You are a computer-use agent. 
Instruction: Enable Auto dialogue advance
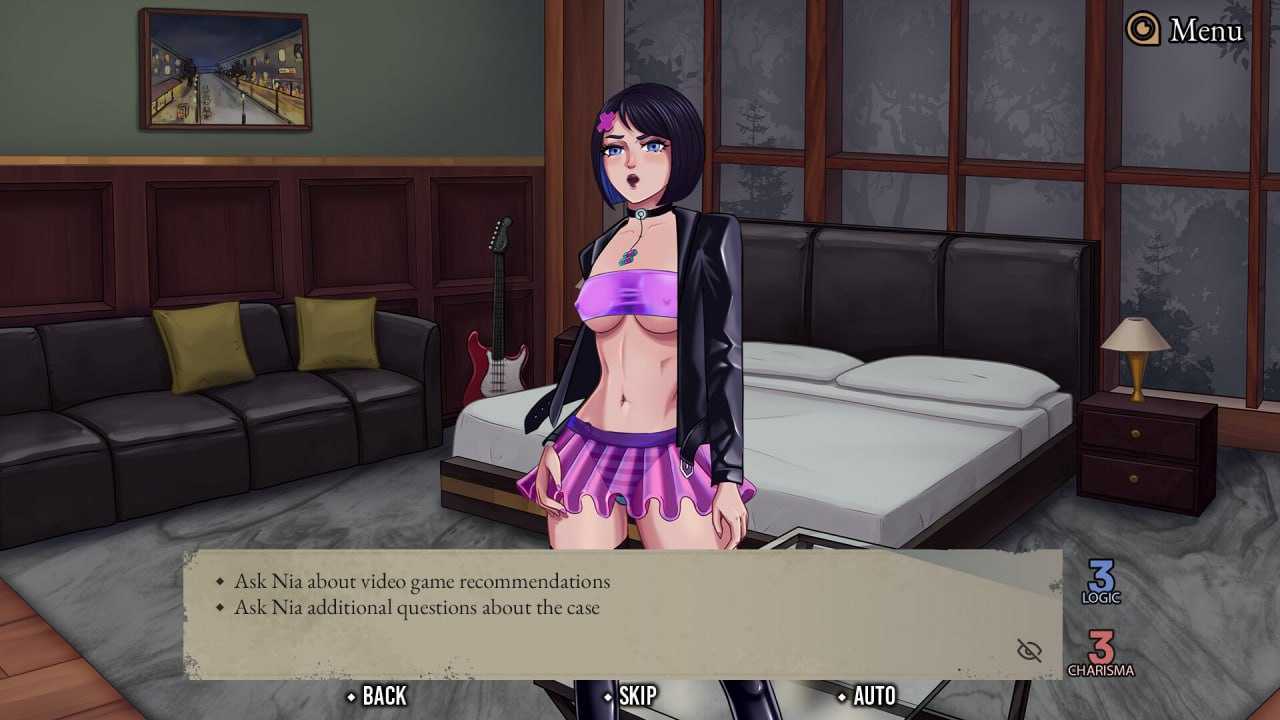tap(866, 696)
